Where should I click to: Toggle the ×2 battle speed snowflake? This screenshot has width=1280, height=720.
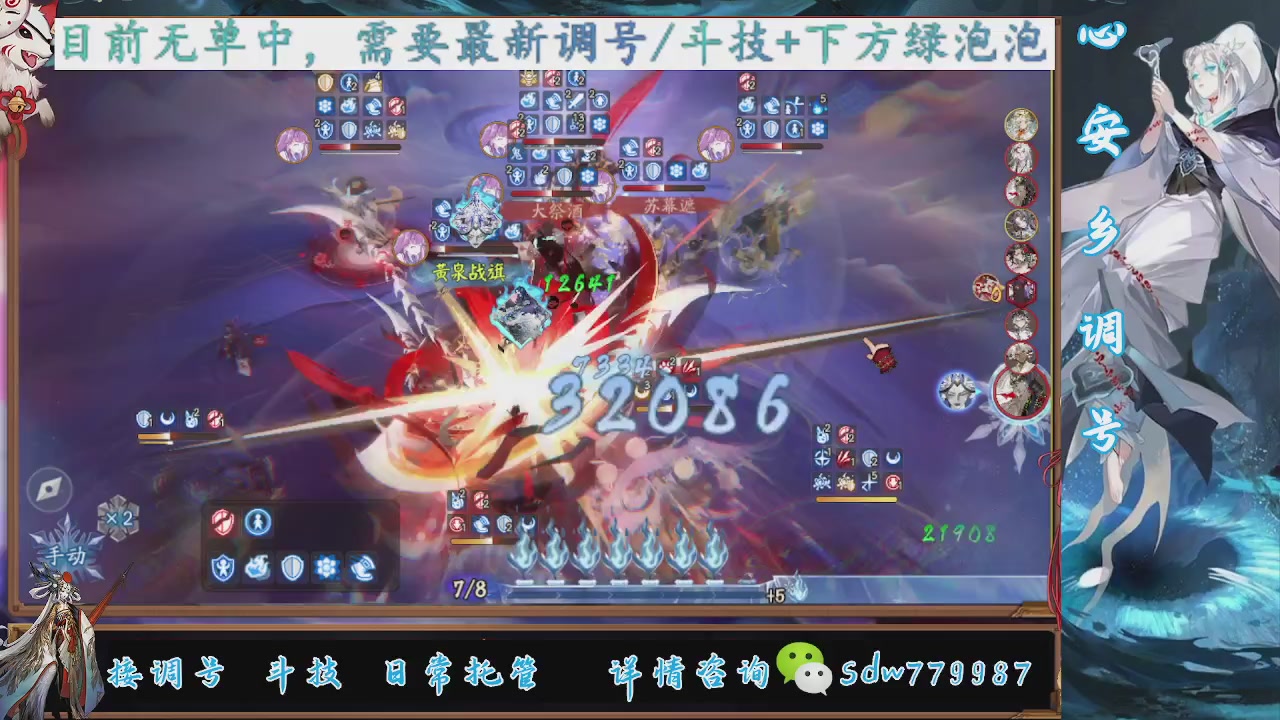[x=120, y=518]
